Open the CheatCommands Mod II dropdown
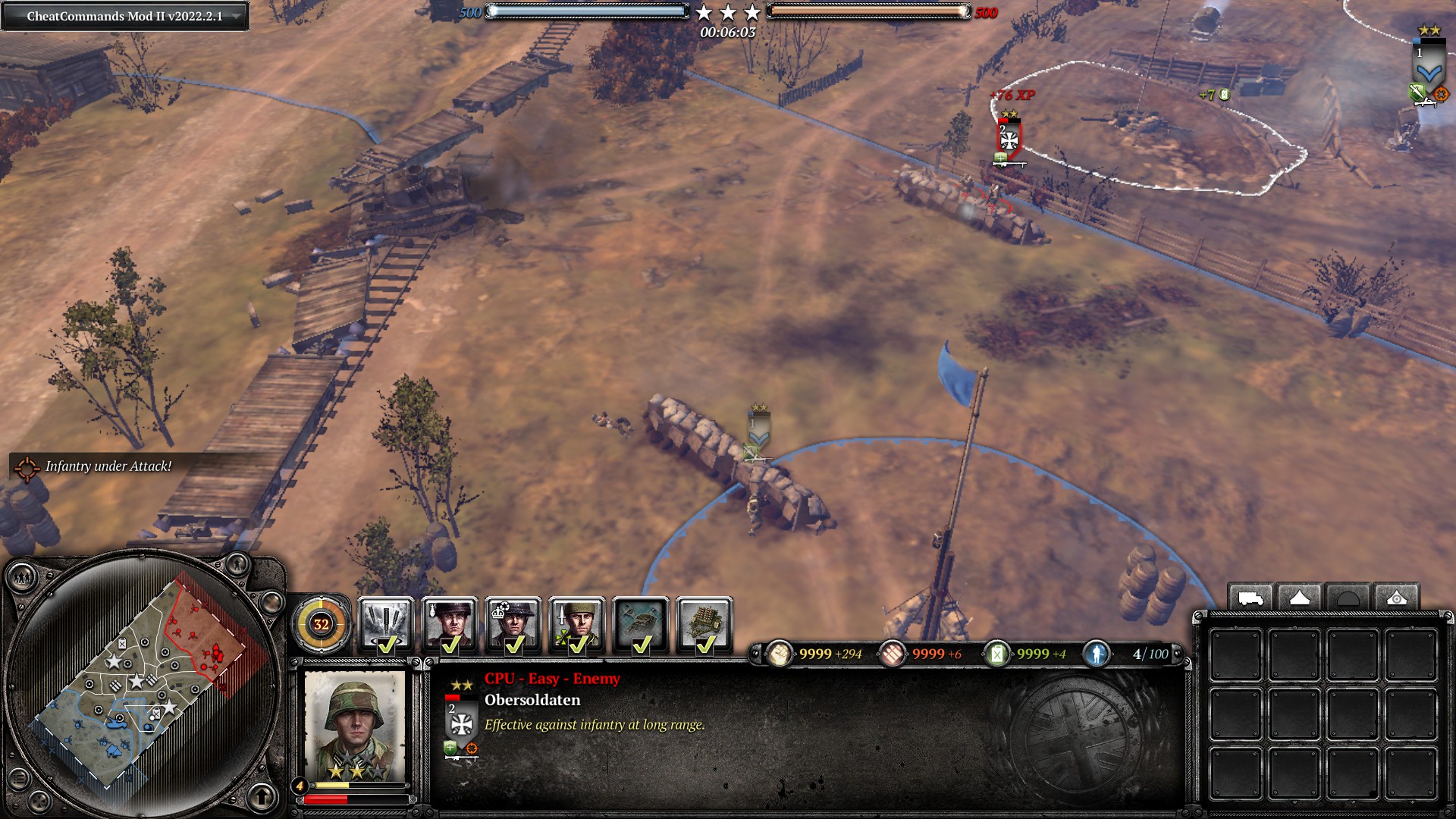The width and height of the screenshot is (1456, 819). coord(237,16)
